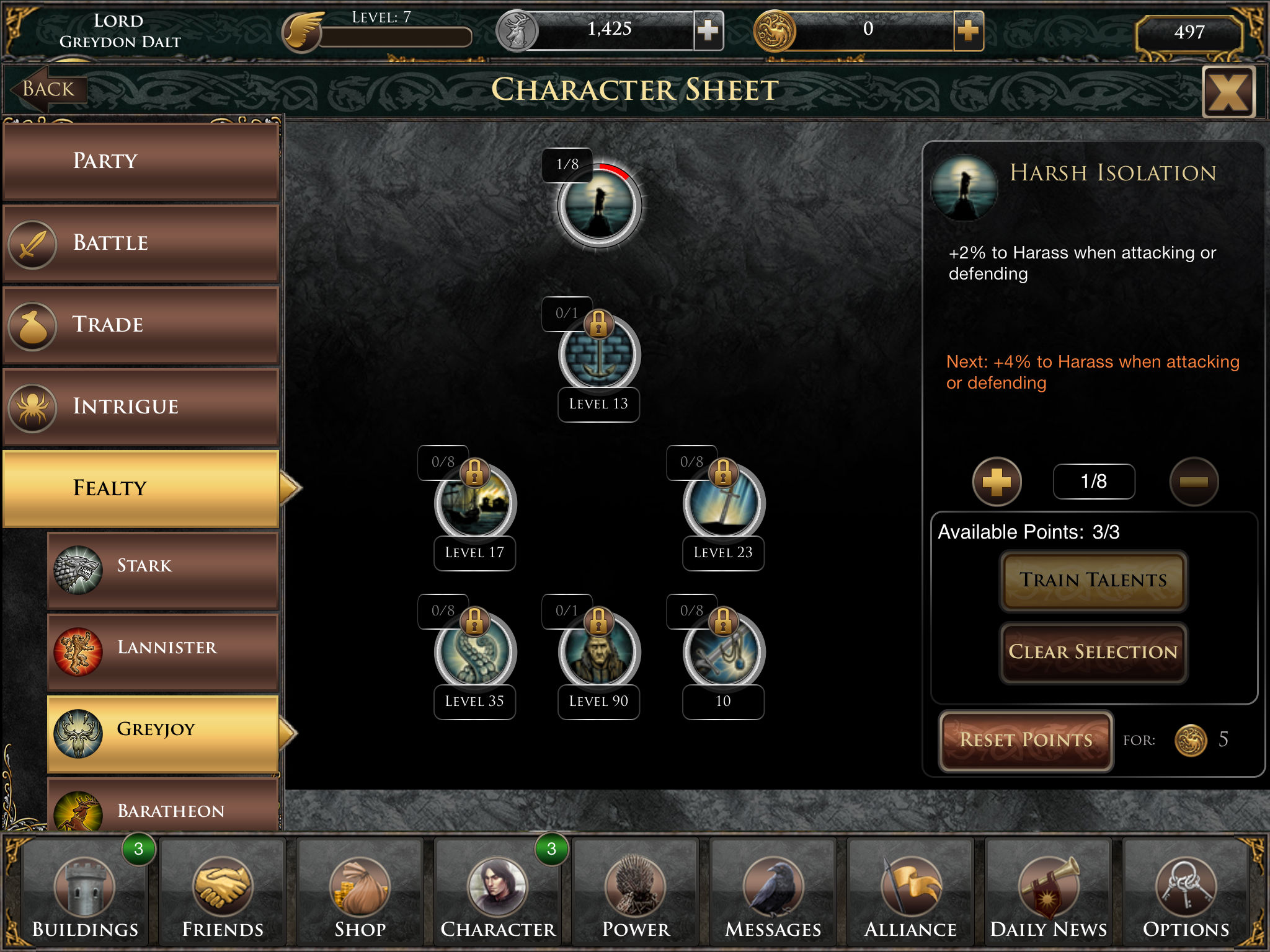
Task: Select the Lannister fealty tree
Action: coord(162,648)
